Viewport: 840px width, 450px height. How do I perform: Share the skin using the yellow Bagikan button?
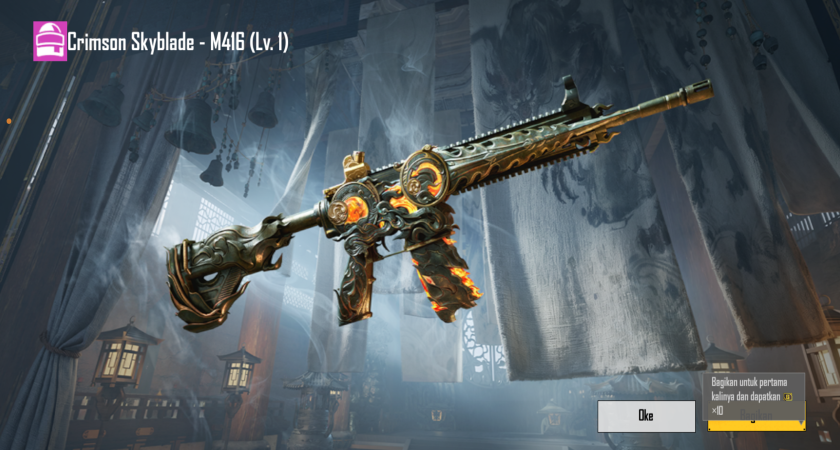click(x=755, y=426)
